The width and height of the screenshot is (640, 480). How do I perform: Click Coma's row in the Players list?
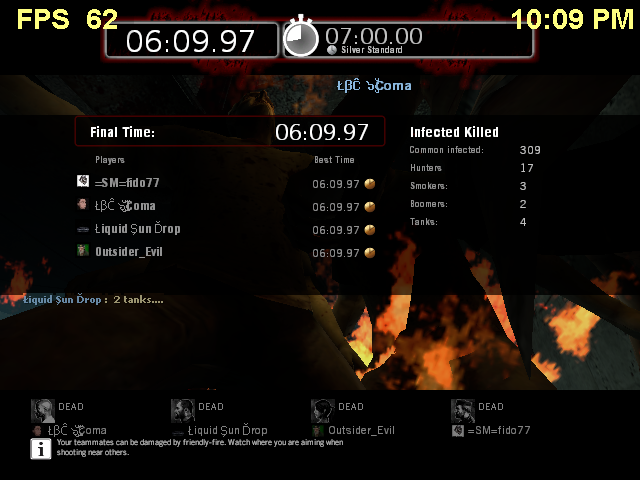(125, 206)
